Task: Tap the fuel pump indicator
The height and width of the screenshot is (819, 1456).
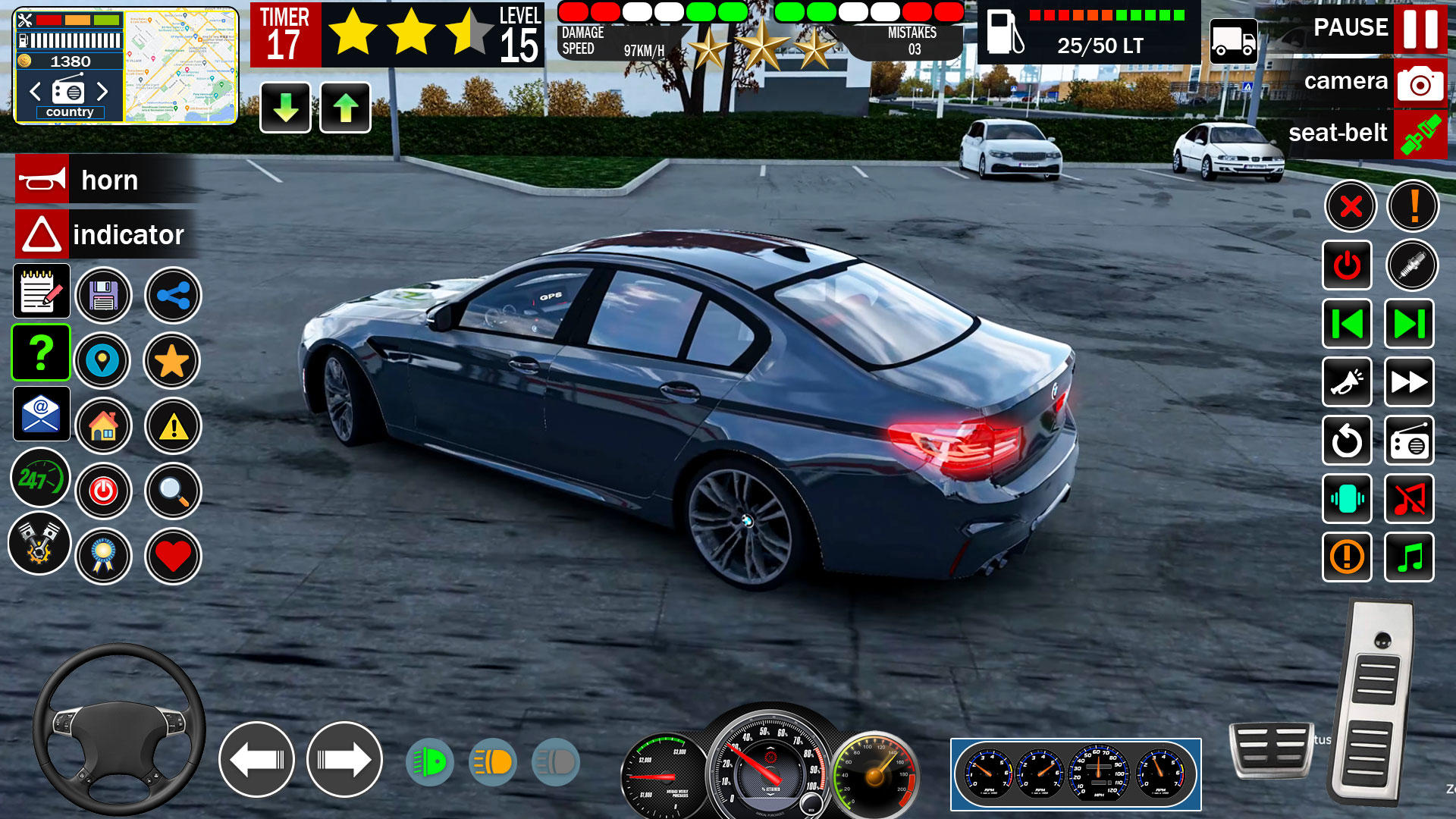Action: coord(1006,30)
